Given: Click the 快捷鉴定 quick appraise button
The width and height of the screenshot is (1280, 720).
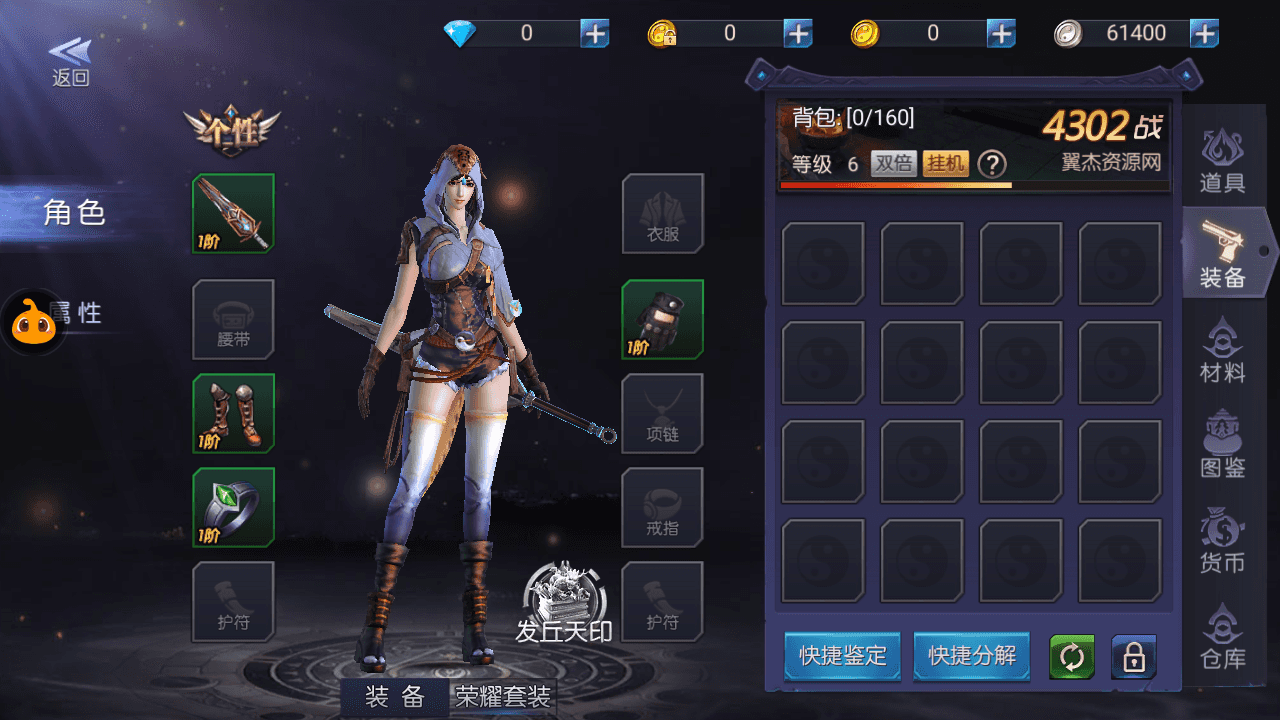Looking at the screenshot, I should (x=842, y=656).
